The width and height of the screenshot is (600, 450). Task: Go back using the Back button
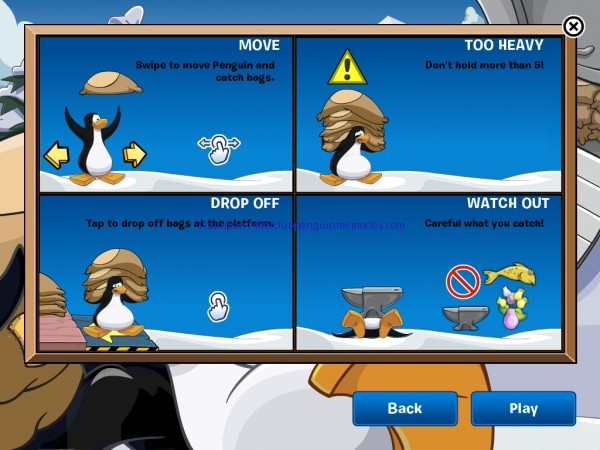point(404,408)
